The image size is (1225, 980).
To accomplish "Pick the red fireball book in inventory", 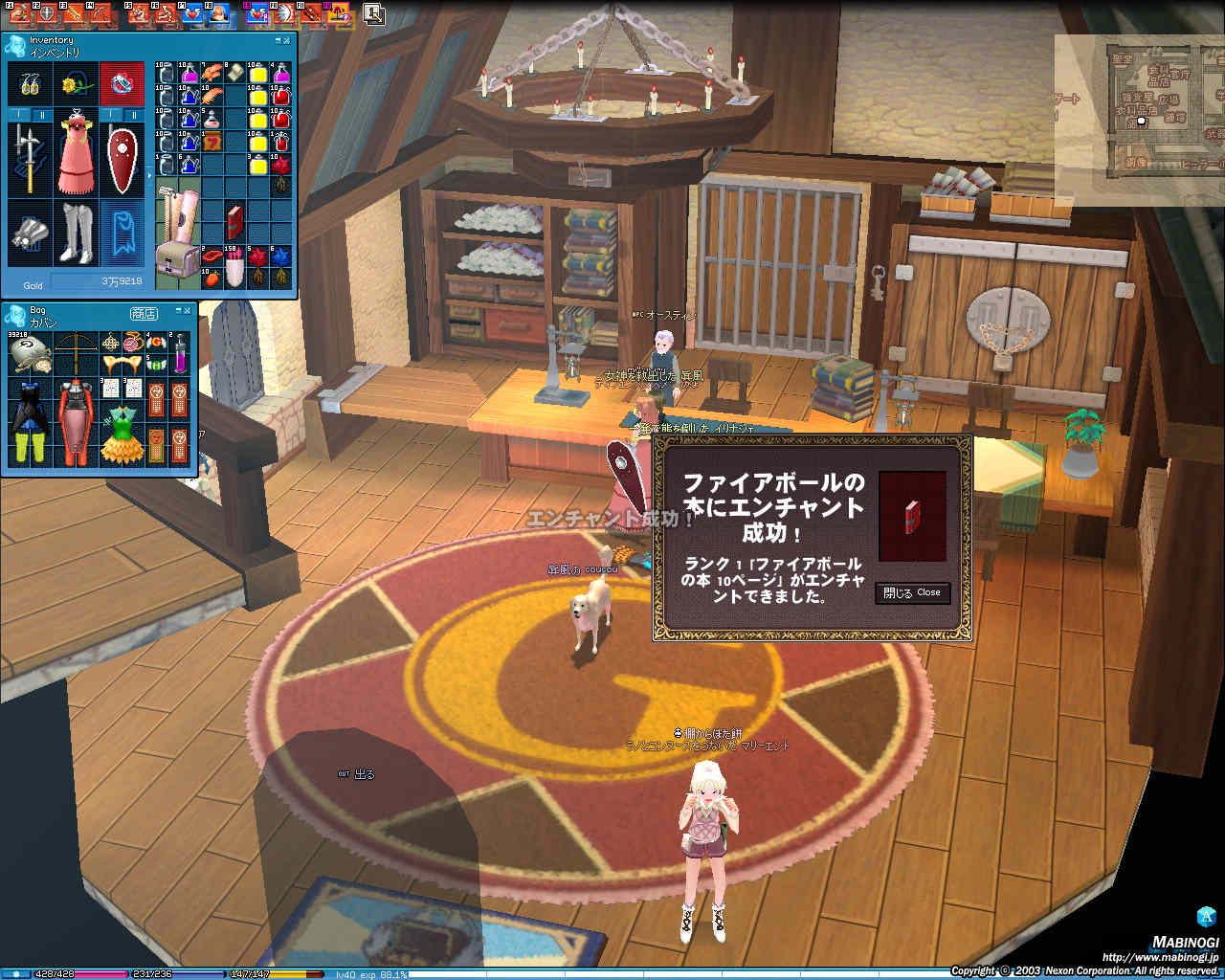I will [235, 221].
